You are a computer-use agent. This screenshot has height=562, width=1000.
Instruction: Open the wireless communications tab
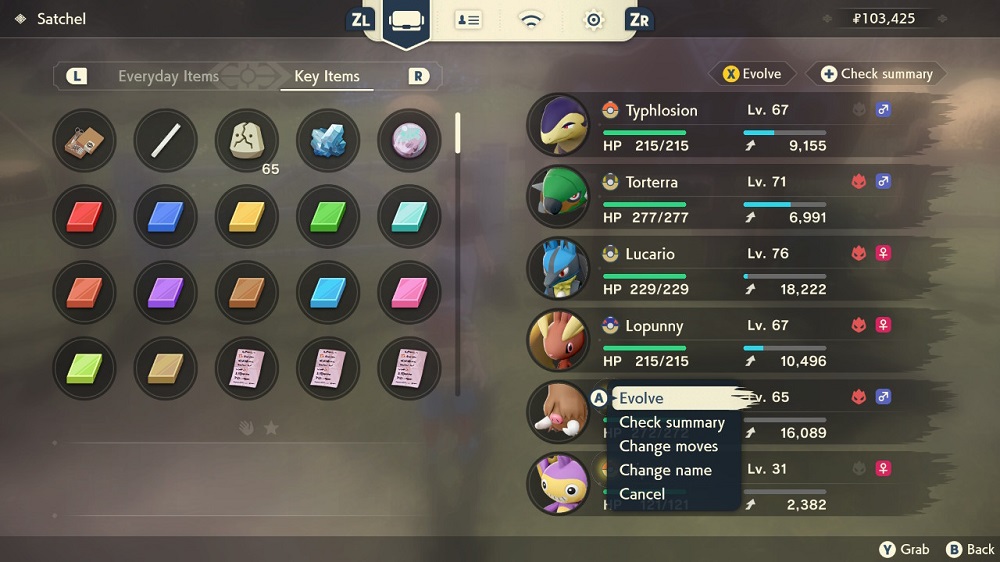click(530, 21)
